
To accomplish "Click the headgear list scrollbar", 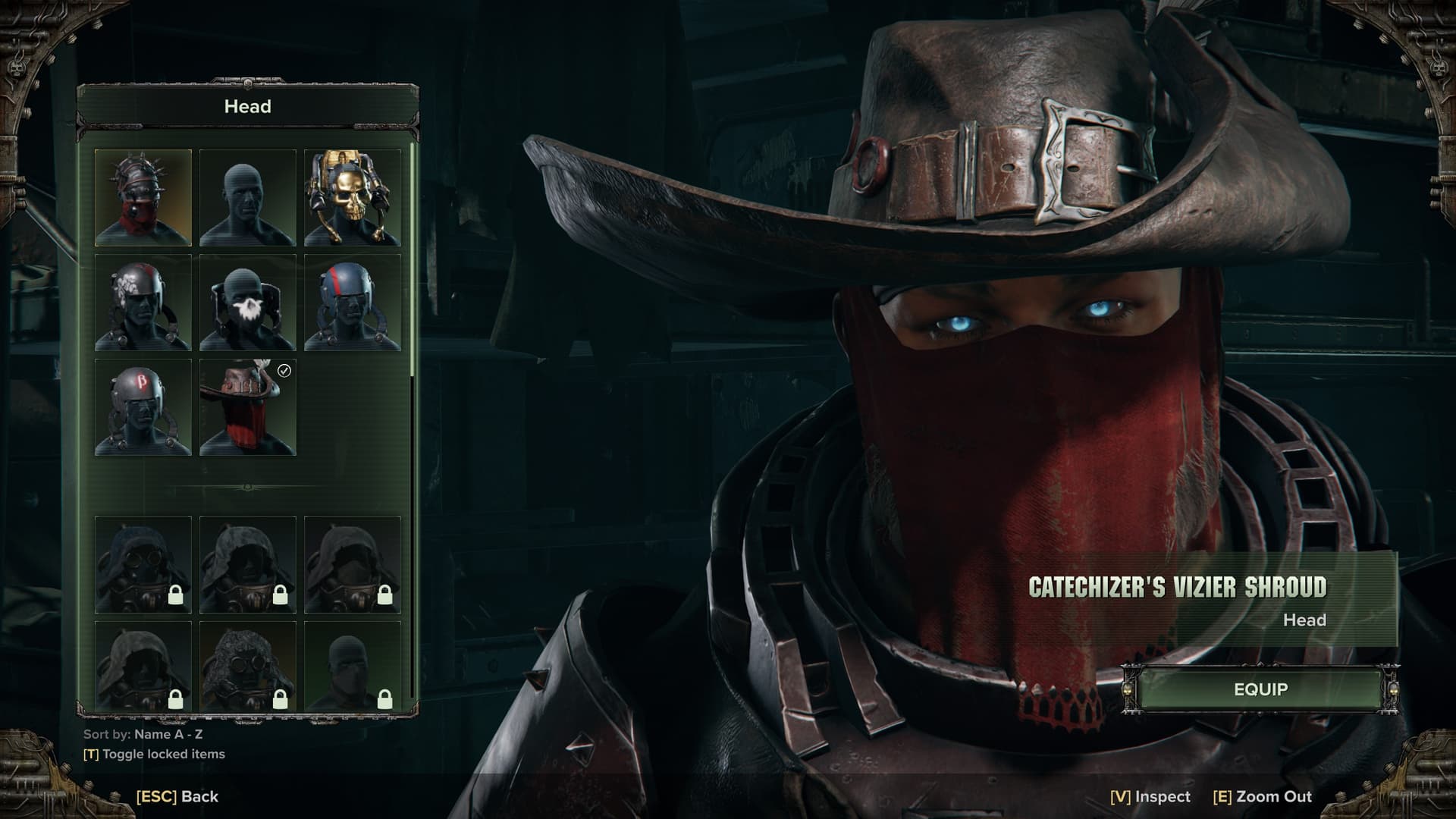I will 413,258.
